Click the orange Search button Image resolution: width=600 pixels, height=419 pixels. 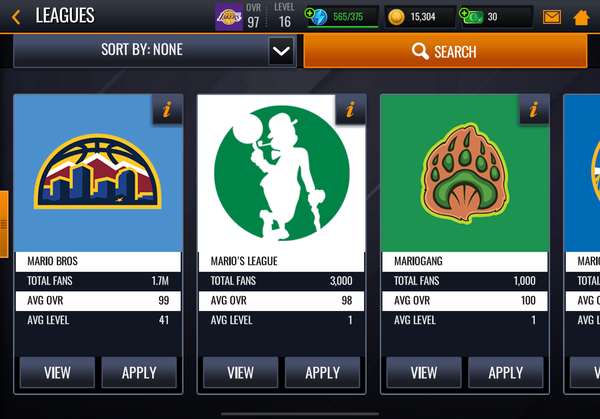pyautogui.click(x=445, y=51)
